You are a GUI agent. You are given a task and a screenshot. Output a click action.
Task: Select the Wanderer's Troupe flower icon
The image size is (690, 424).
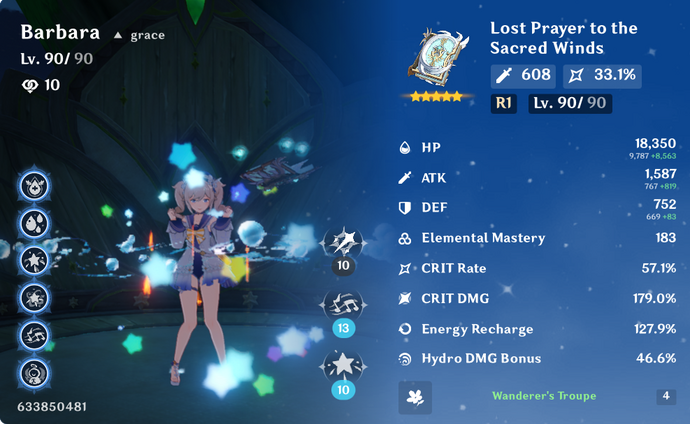click(x=414, y=396)
